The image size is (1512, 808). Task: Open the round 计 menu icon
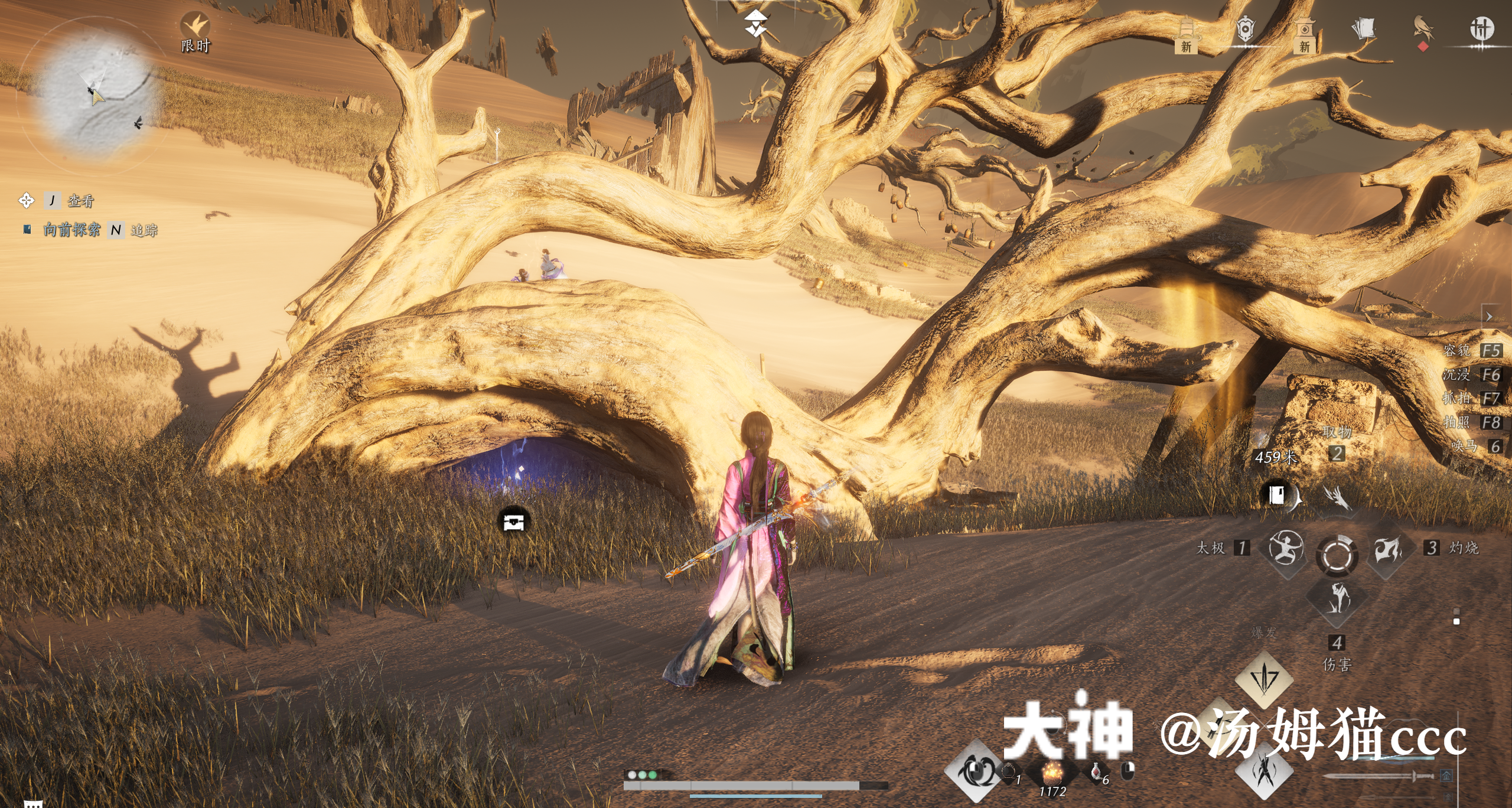pyautogui.click(x=1481, y=28)
